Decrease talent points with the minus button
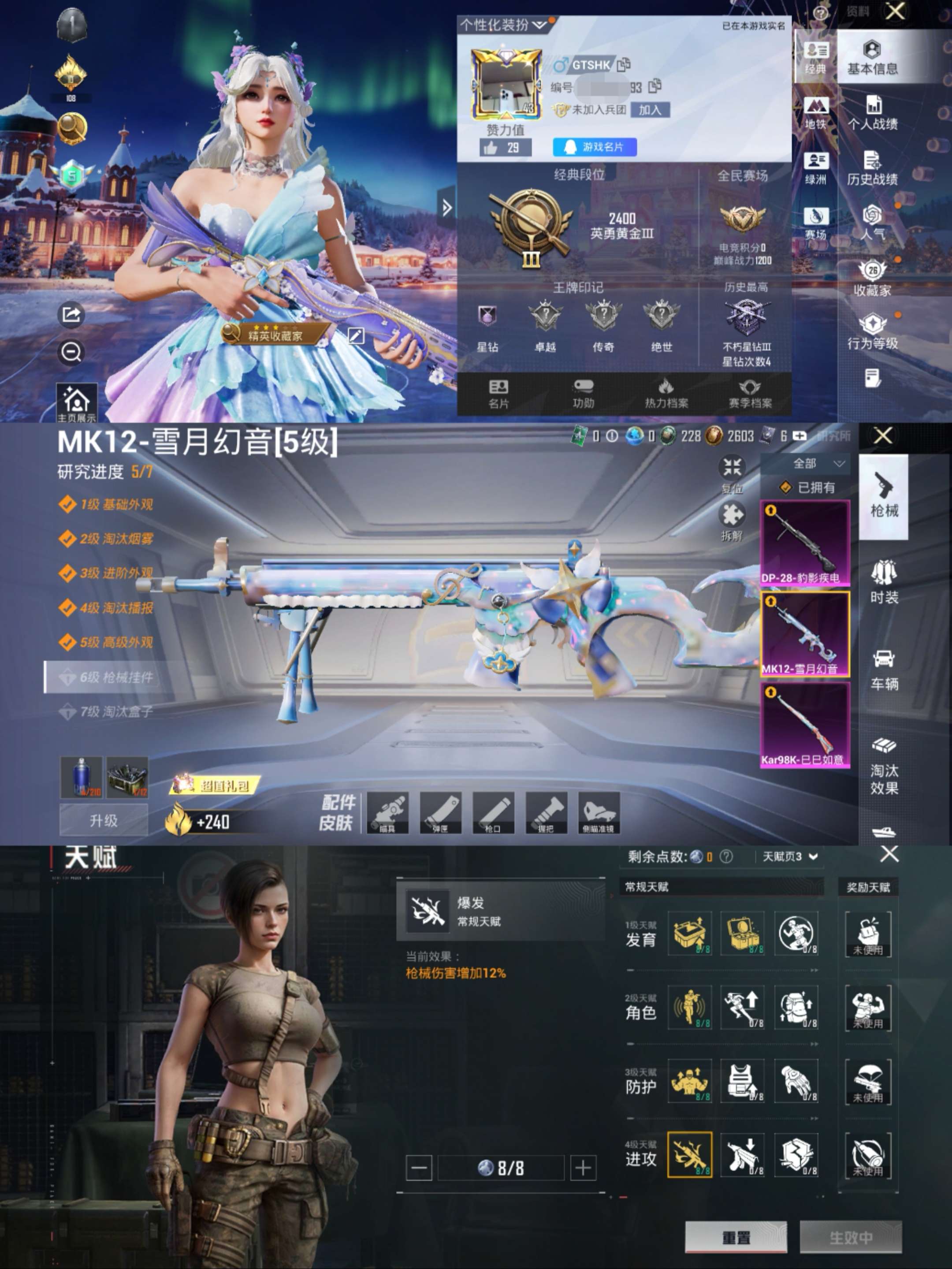Viewport: 952px width, 1269px height. tap(419, 1168)
